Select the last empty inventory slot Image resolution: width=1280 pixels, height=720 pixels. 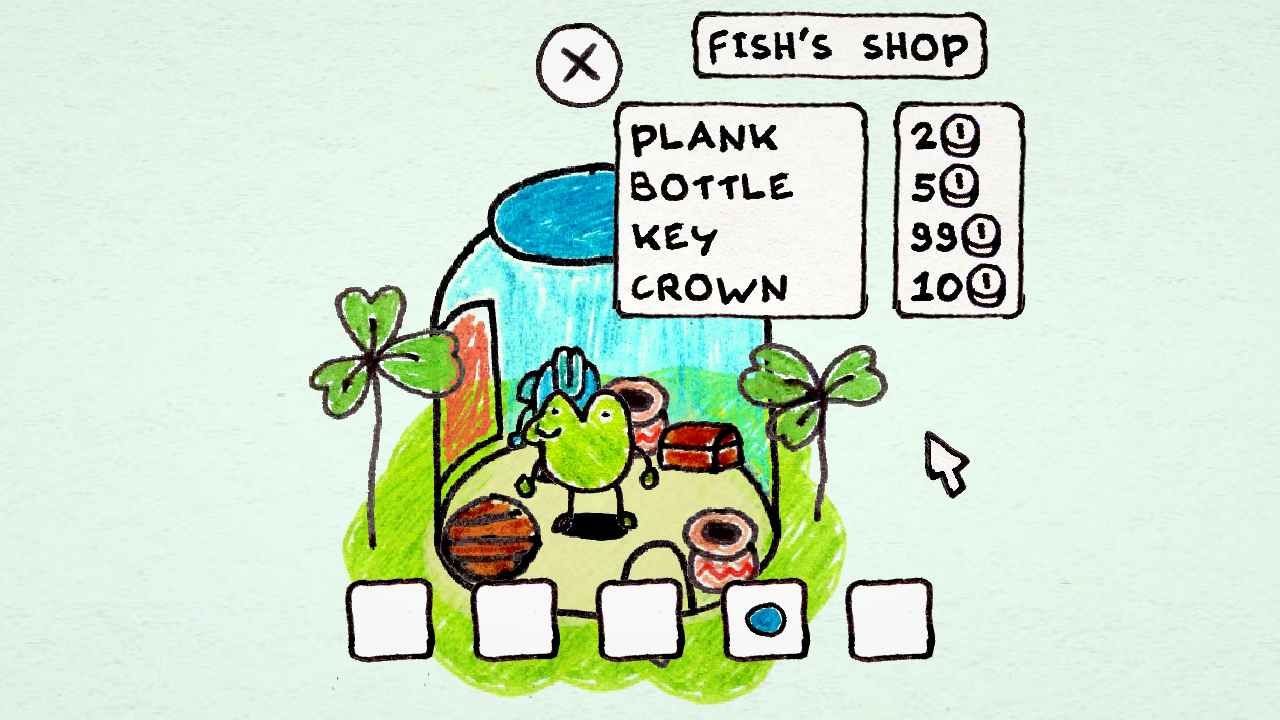pyautogui.click(x=890, y=620)
